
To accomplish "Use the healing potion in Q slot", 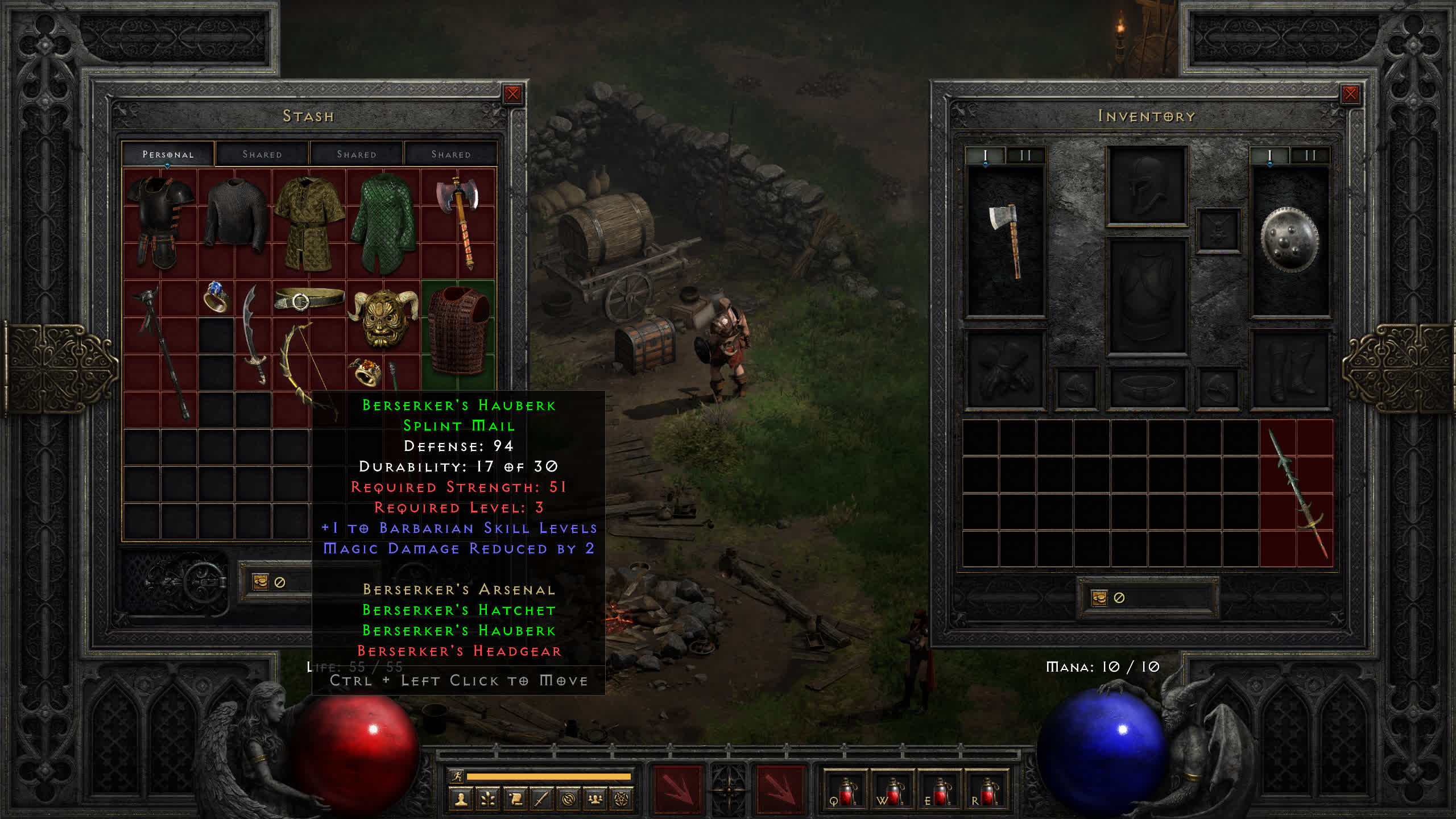I will point(846,791).
